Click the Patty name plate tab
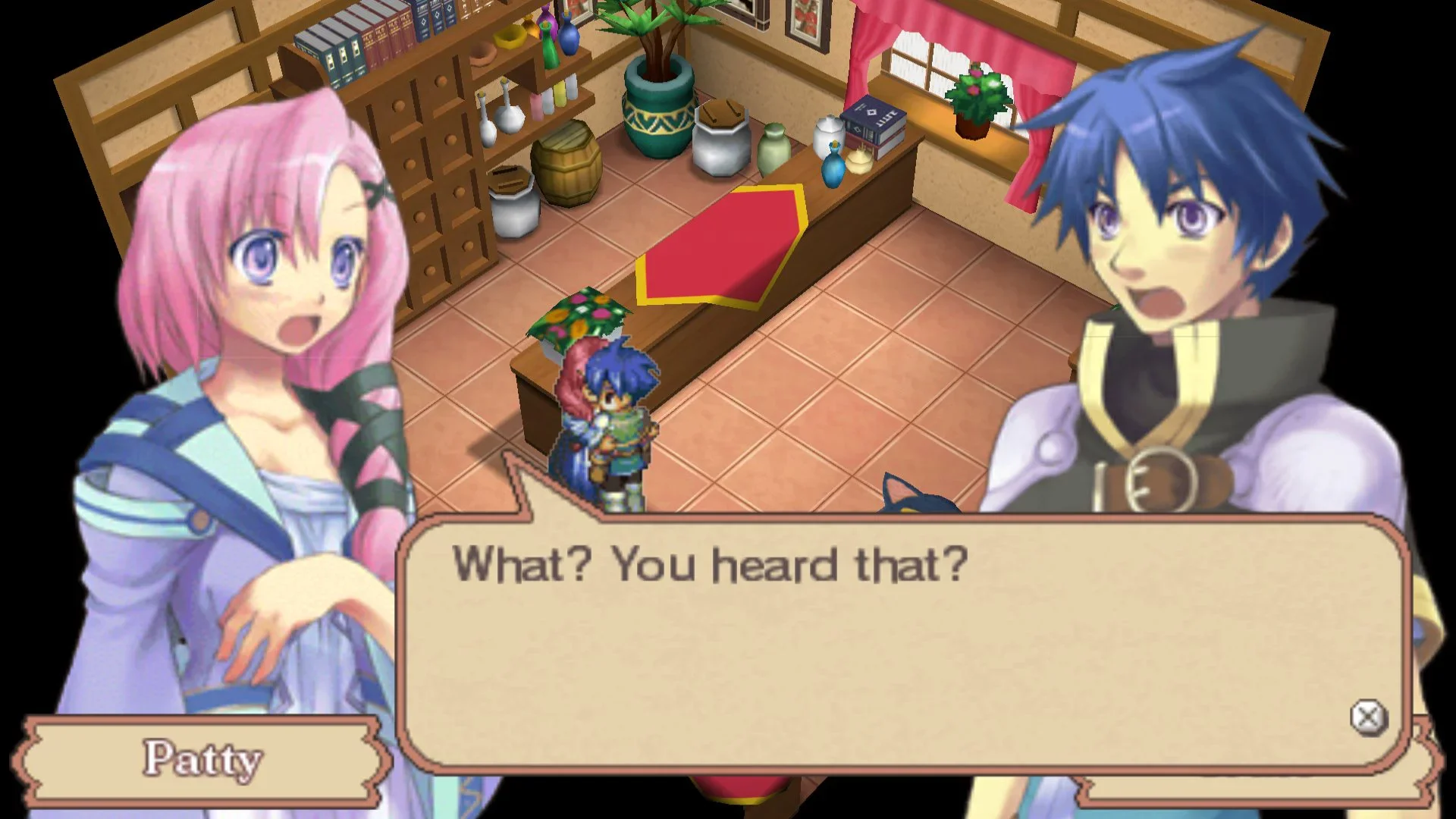 click(201, 758)
